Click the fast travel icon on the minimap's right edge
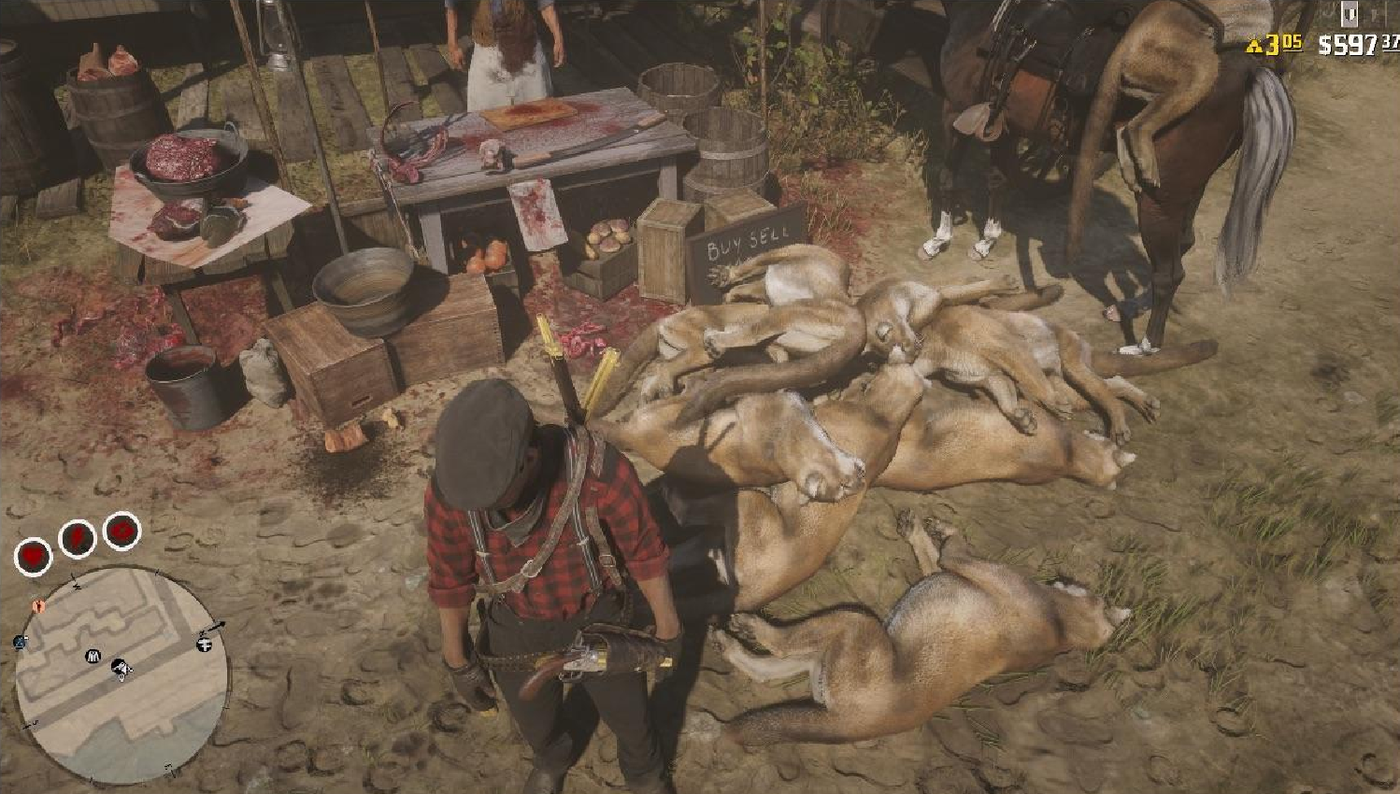1400x794 pixels. pyautogui.click(x=203, y=644)
